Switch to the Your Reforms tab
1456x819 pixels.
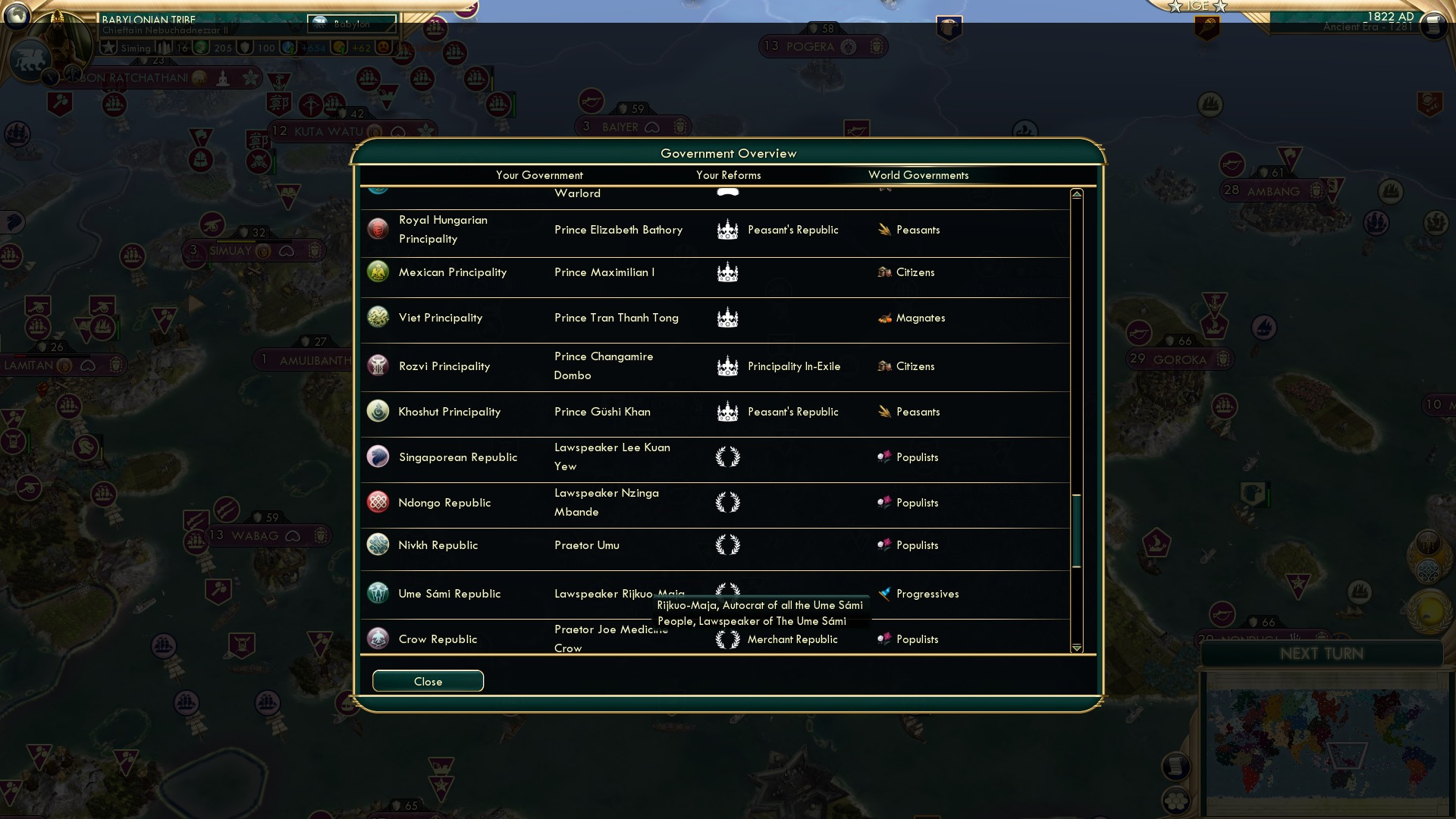point(728,175)
